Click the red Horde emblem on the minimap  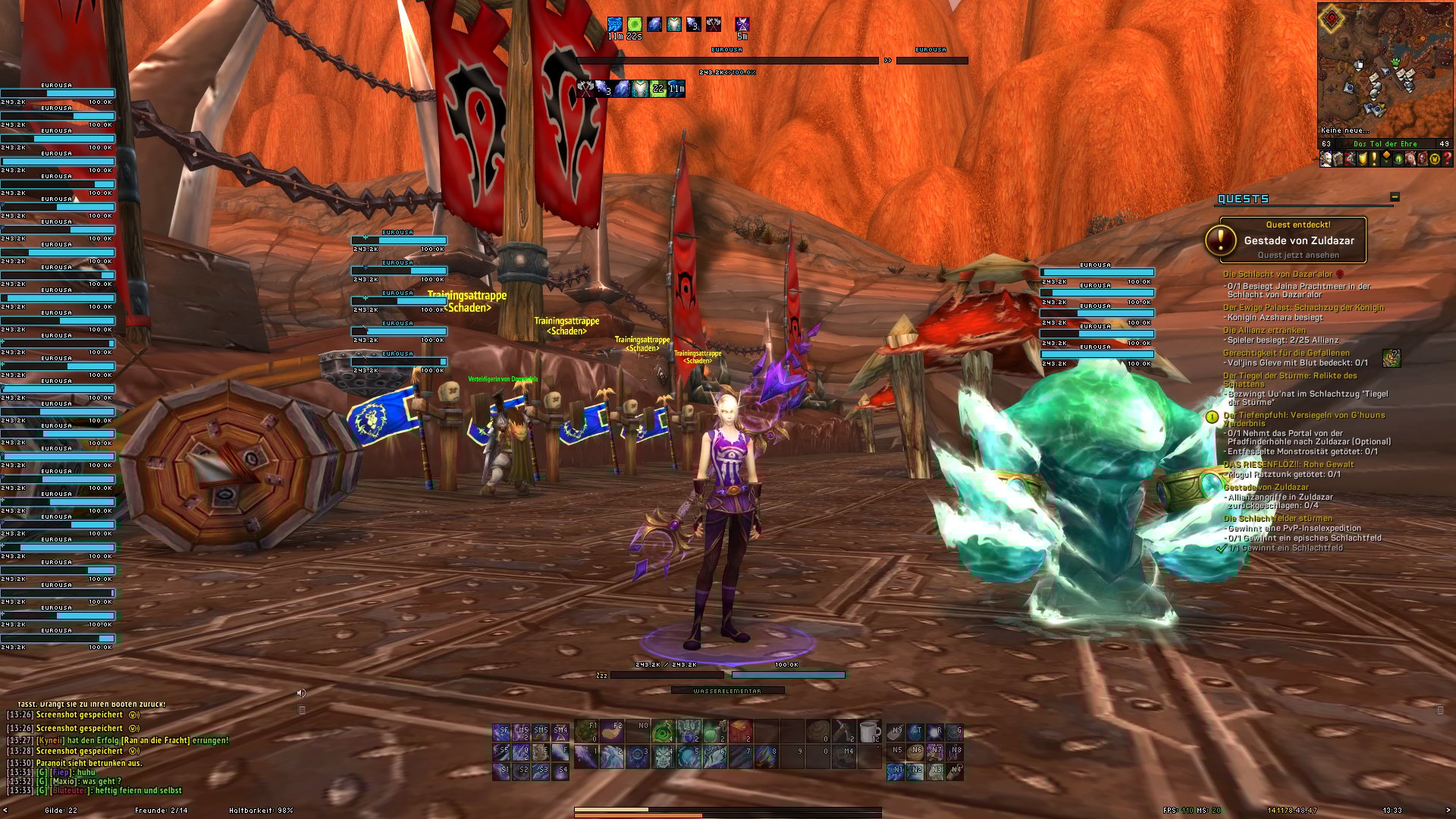(x=1332, y=20)
